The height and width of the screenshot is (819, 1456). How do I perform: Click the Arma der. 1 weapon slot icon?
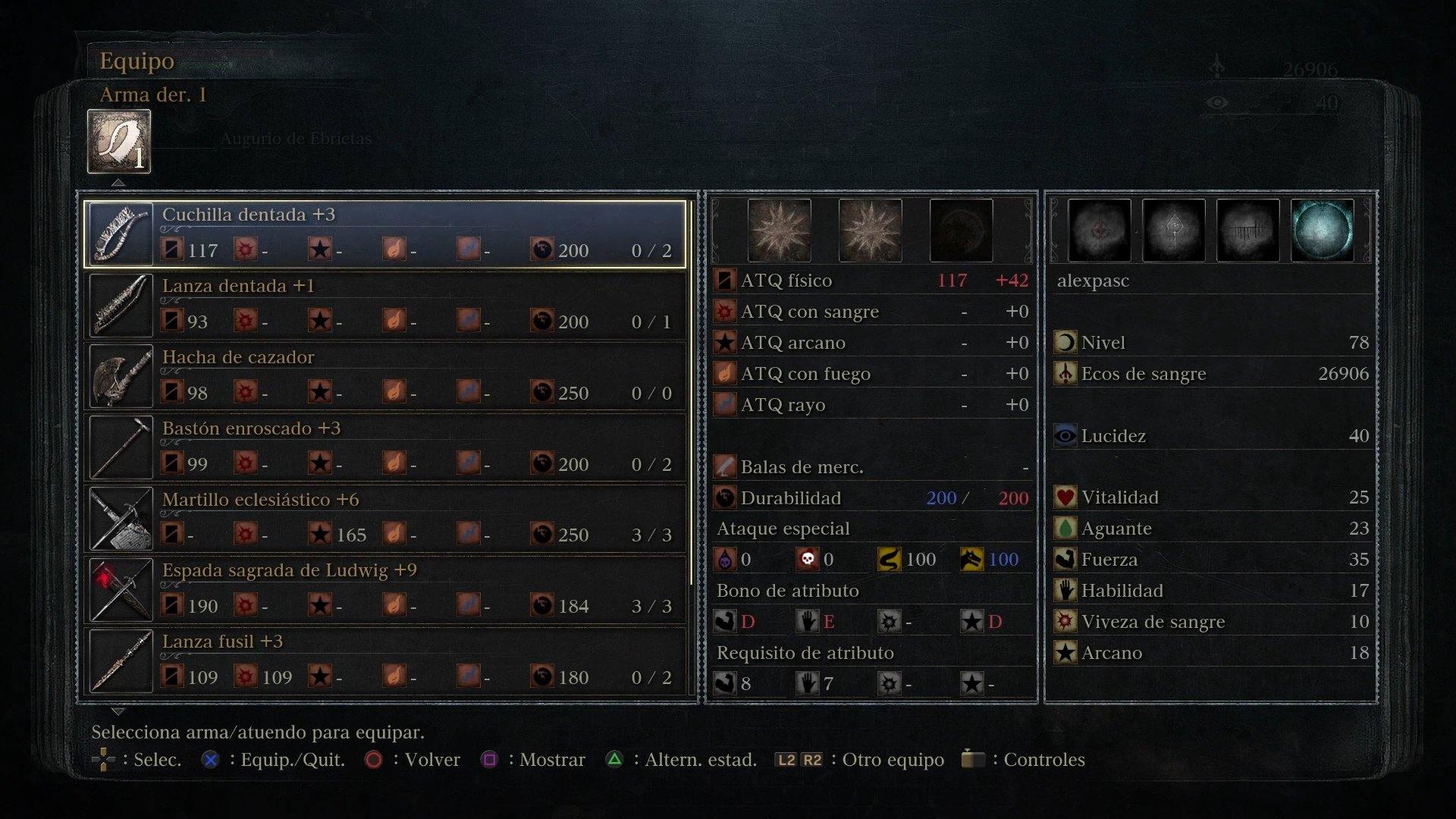[118, 140]
